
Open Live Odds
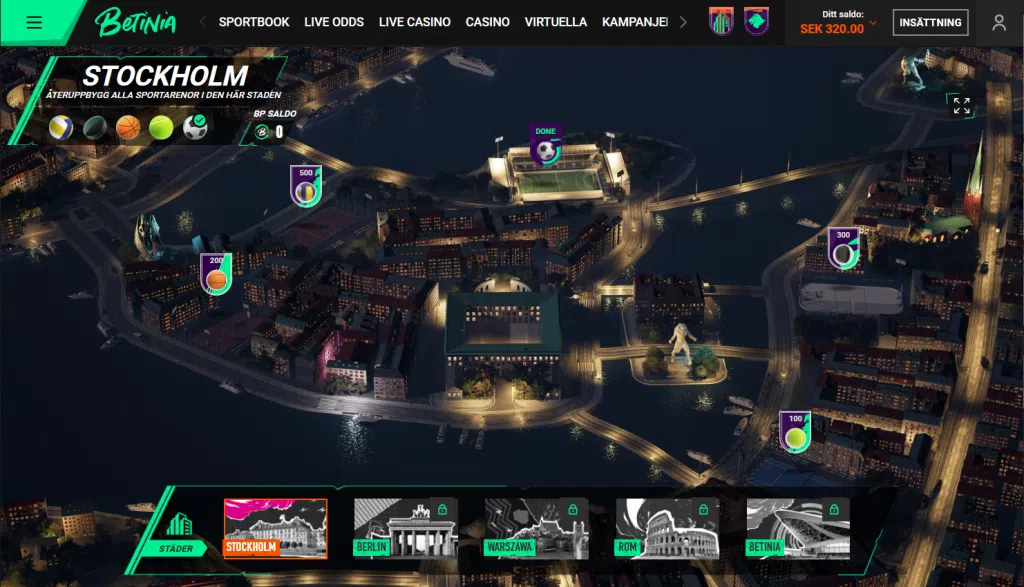click(334, 22)
